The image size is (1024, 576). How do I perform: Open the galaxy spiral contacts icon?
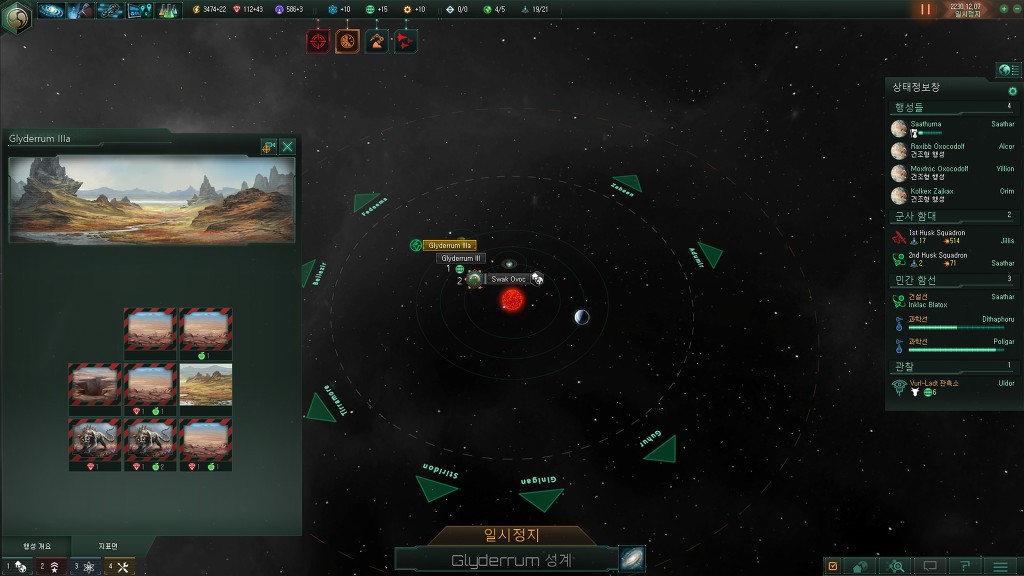(50, 10)
